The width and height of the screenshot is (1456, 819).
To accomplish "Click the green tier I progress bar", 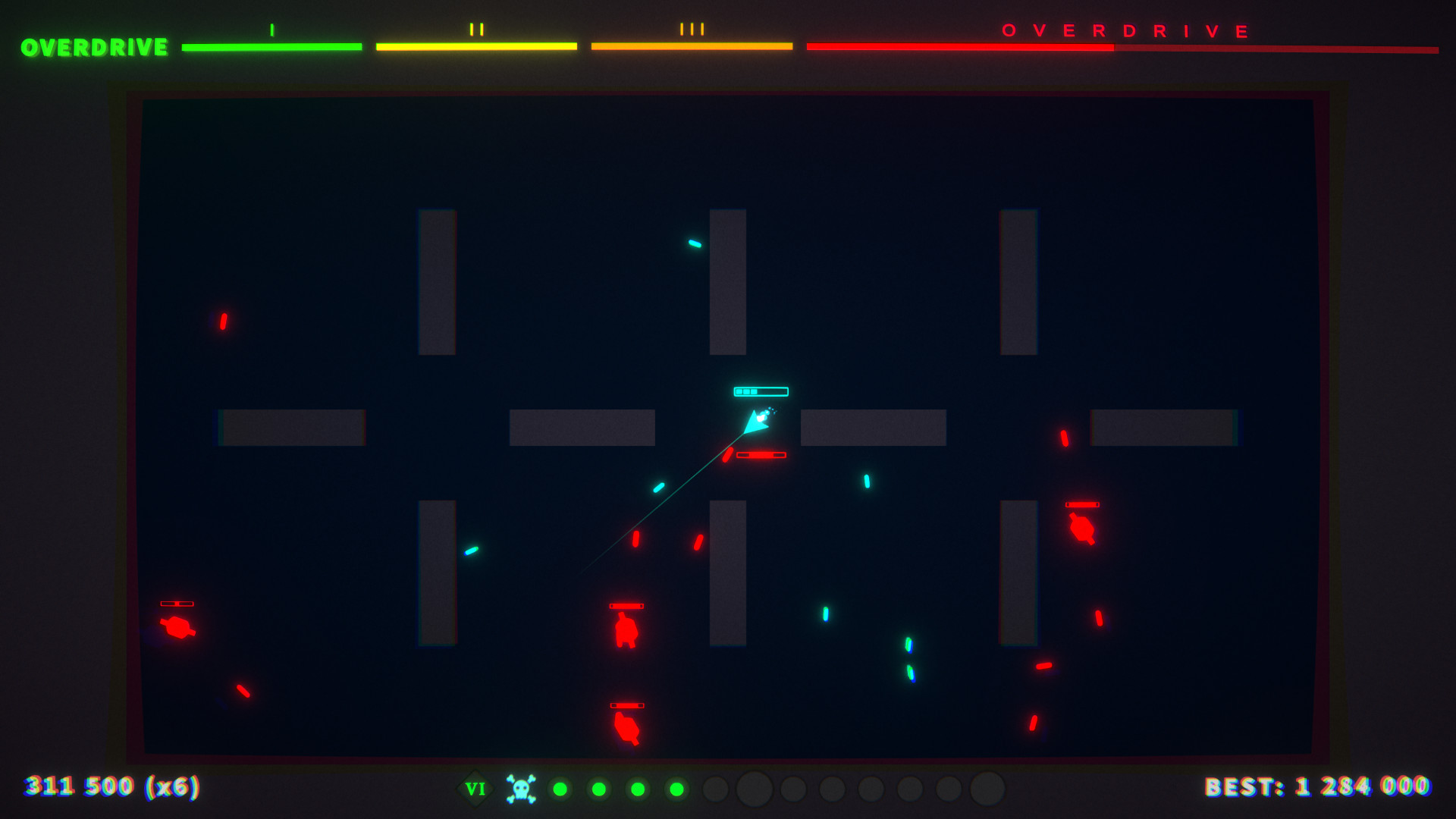I will tap(271, 47).
